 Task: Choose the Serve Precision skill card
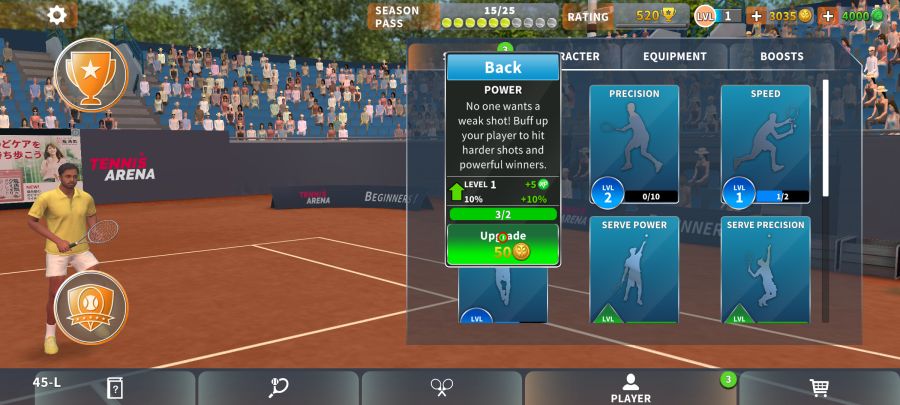click(765, 270)
